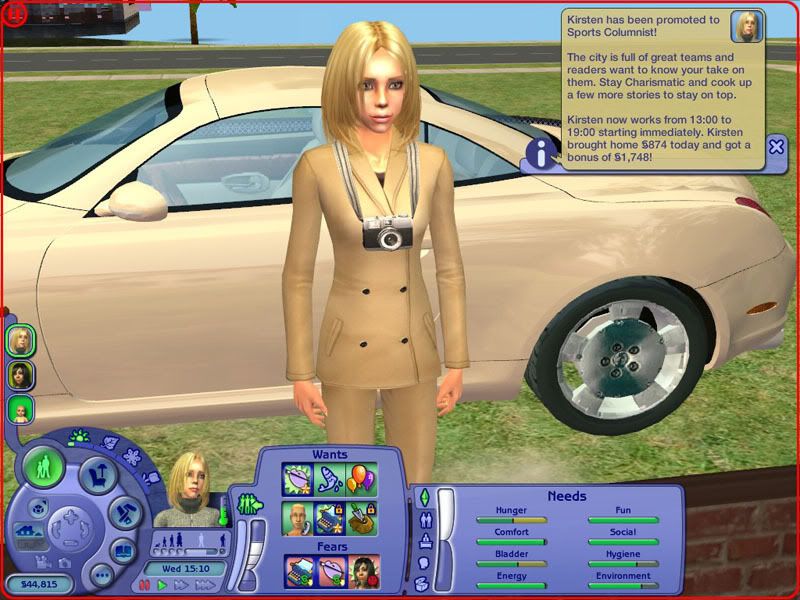Set game speed to normal green play
The height and width of the screenshot is (600, 800).
click(163, 585)
